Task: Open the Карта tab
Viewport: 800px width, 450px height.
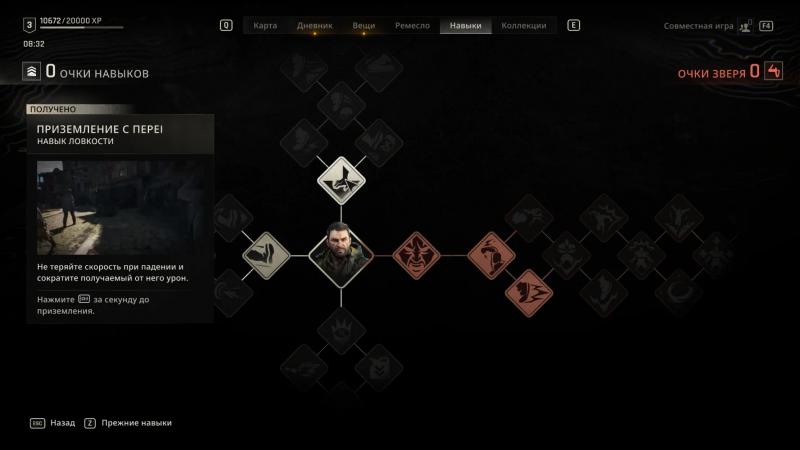Action: [265, 25]
